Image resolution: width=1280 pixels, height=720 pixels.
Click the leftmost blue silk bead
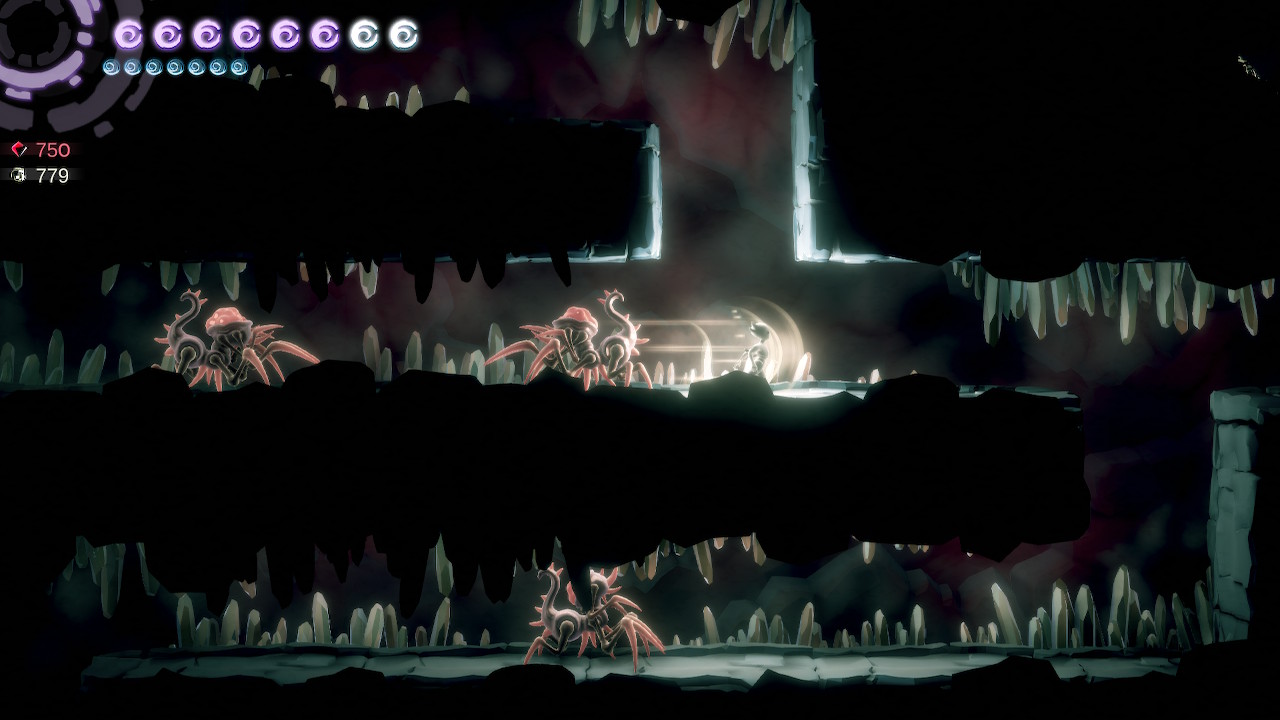click(111, 68)
